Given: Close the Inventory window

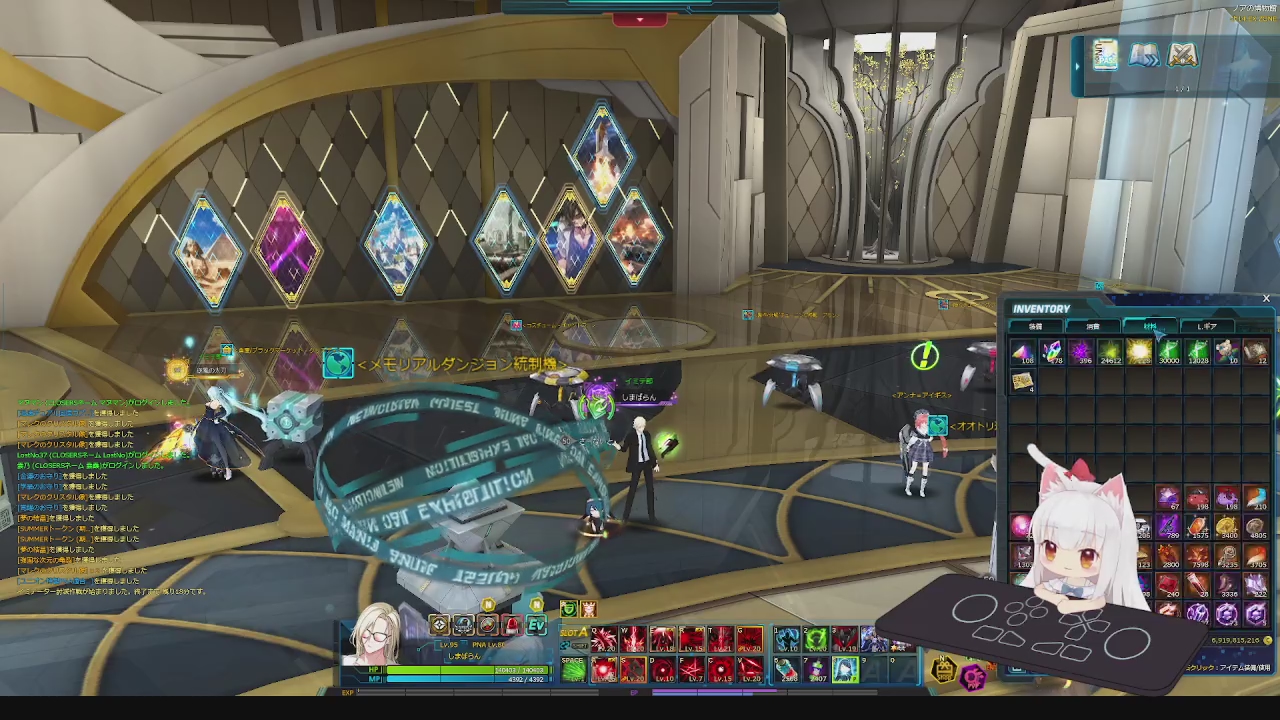Looking at the screenshot, I should [1266, 298].
